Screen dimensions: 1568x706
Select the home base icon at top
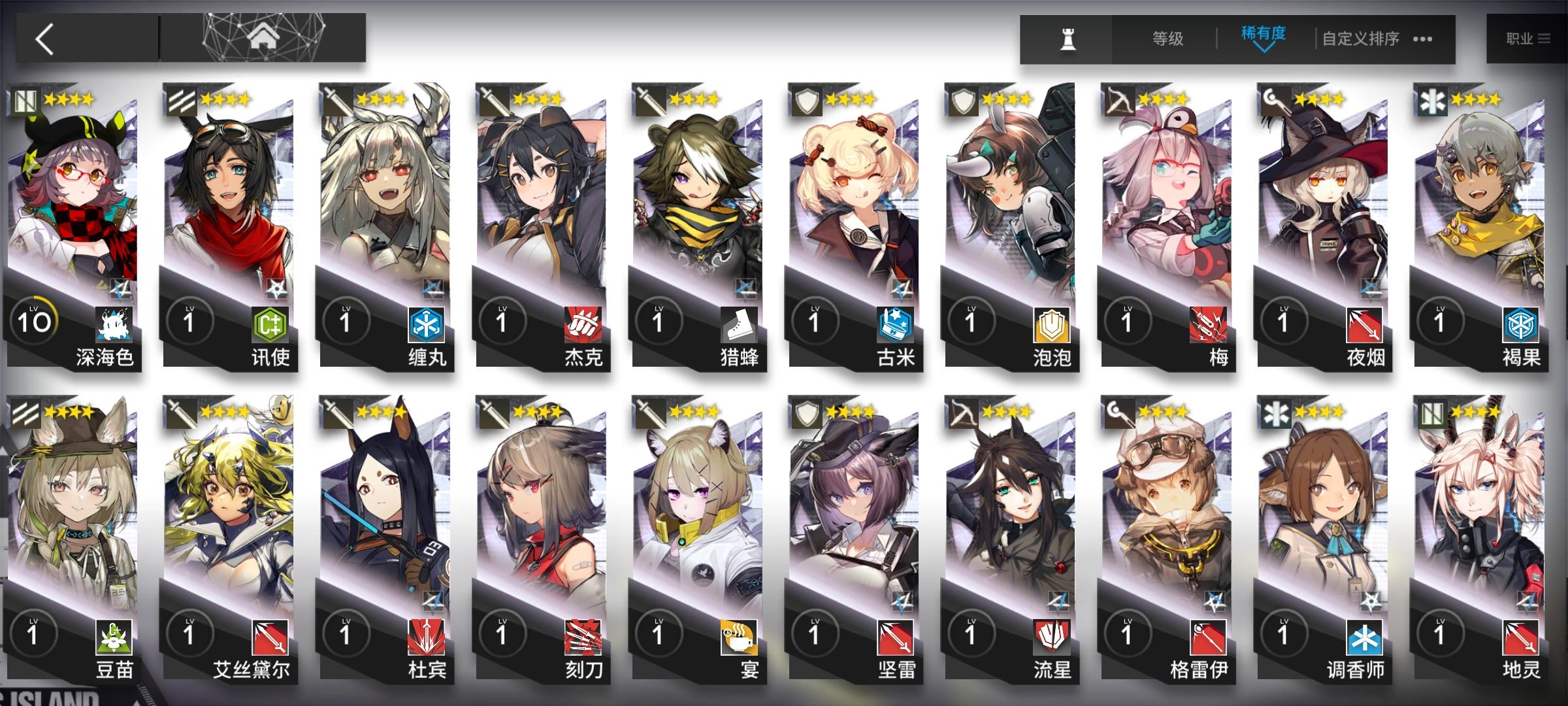pyautogui.click(x=263, y=36)
